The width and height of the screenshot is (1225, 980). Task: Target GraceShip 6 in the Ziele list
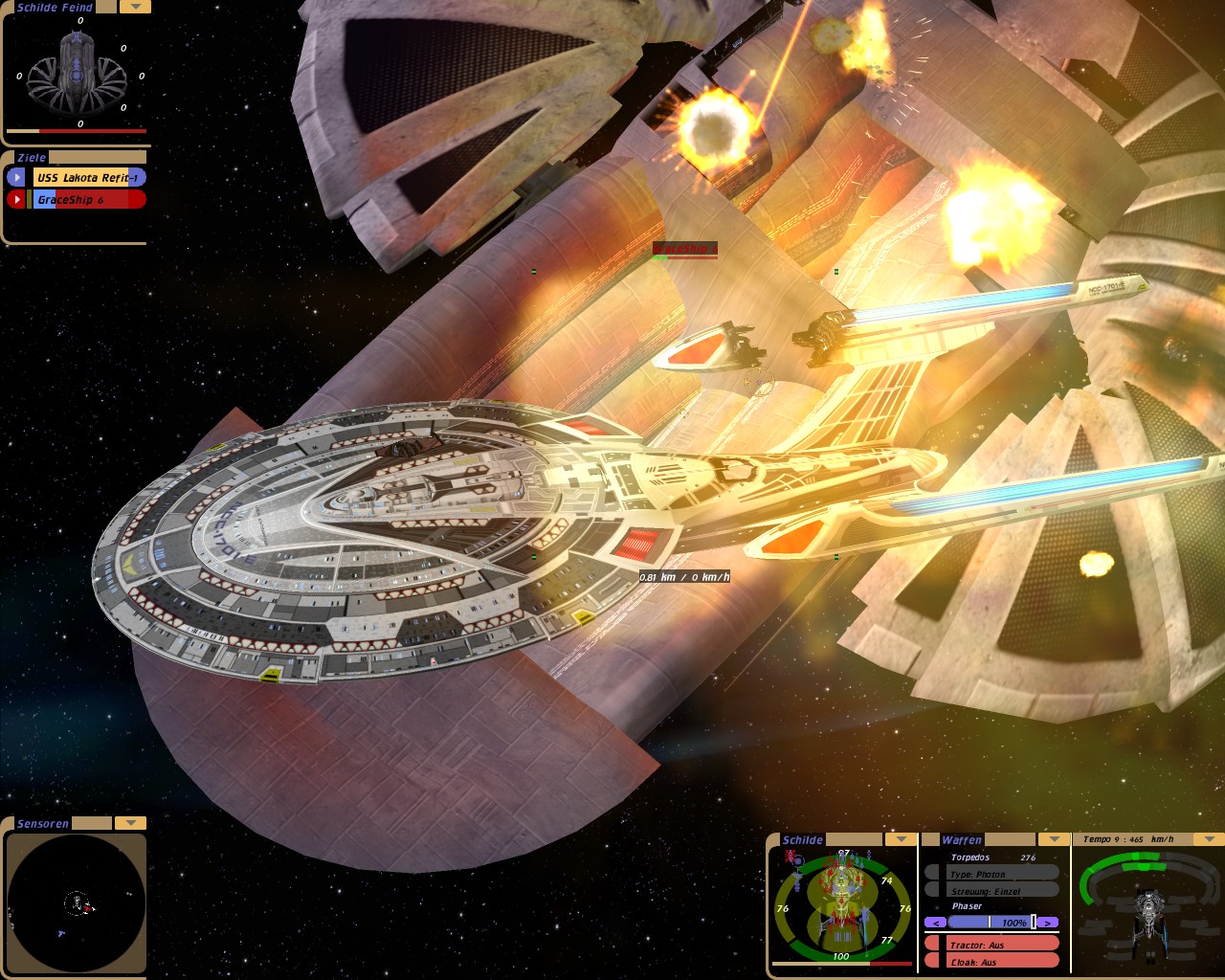[89, 199]
